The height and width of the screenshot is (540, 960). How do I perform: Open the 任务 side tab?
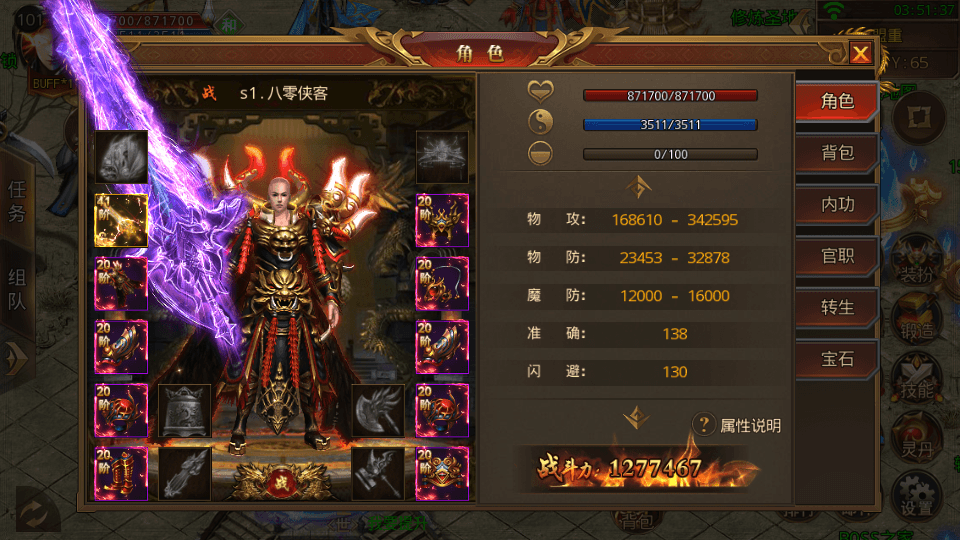click(x=18, y=200)
